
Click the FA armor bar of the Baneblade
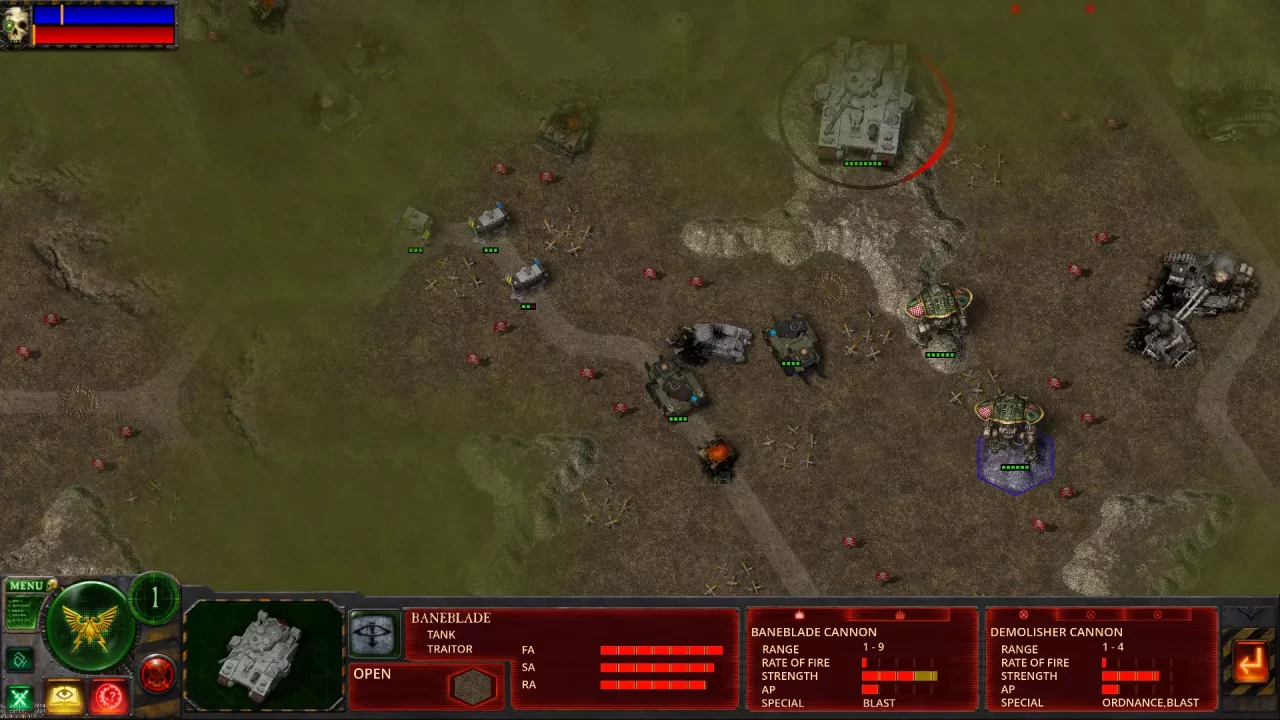click(660, 649)
